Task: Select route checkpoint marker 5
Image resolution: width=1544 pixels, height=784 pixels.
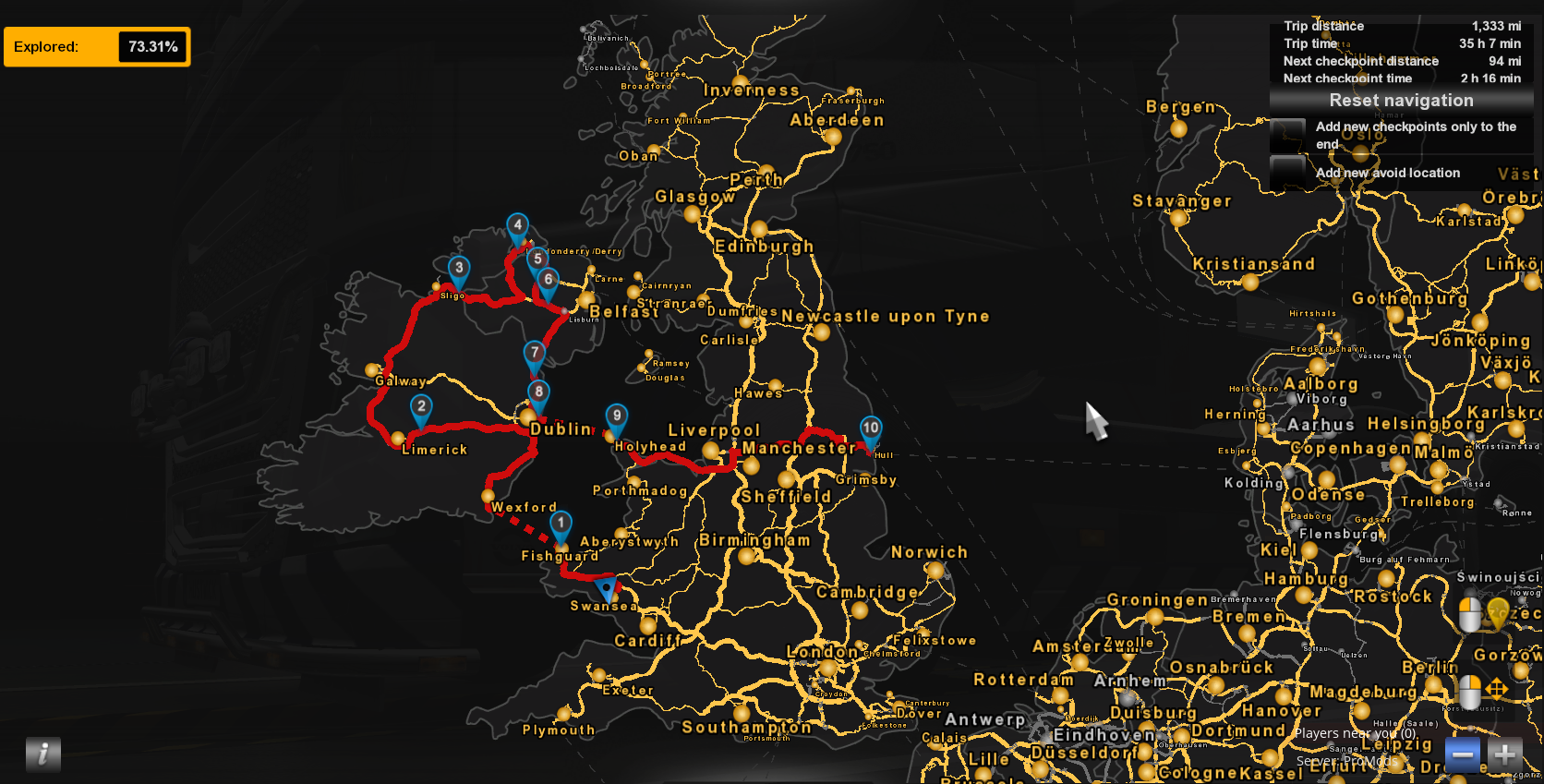Action: pyautogui.click(x=537, y=260)
